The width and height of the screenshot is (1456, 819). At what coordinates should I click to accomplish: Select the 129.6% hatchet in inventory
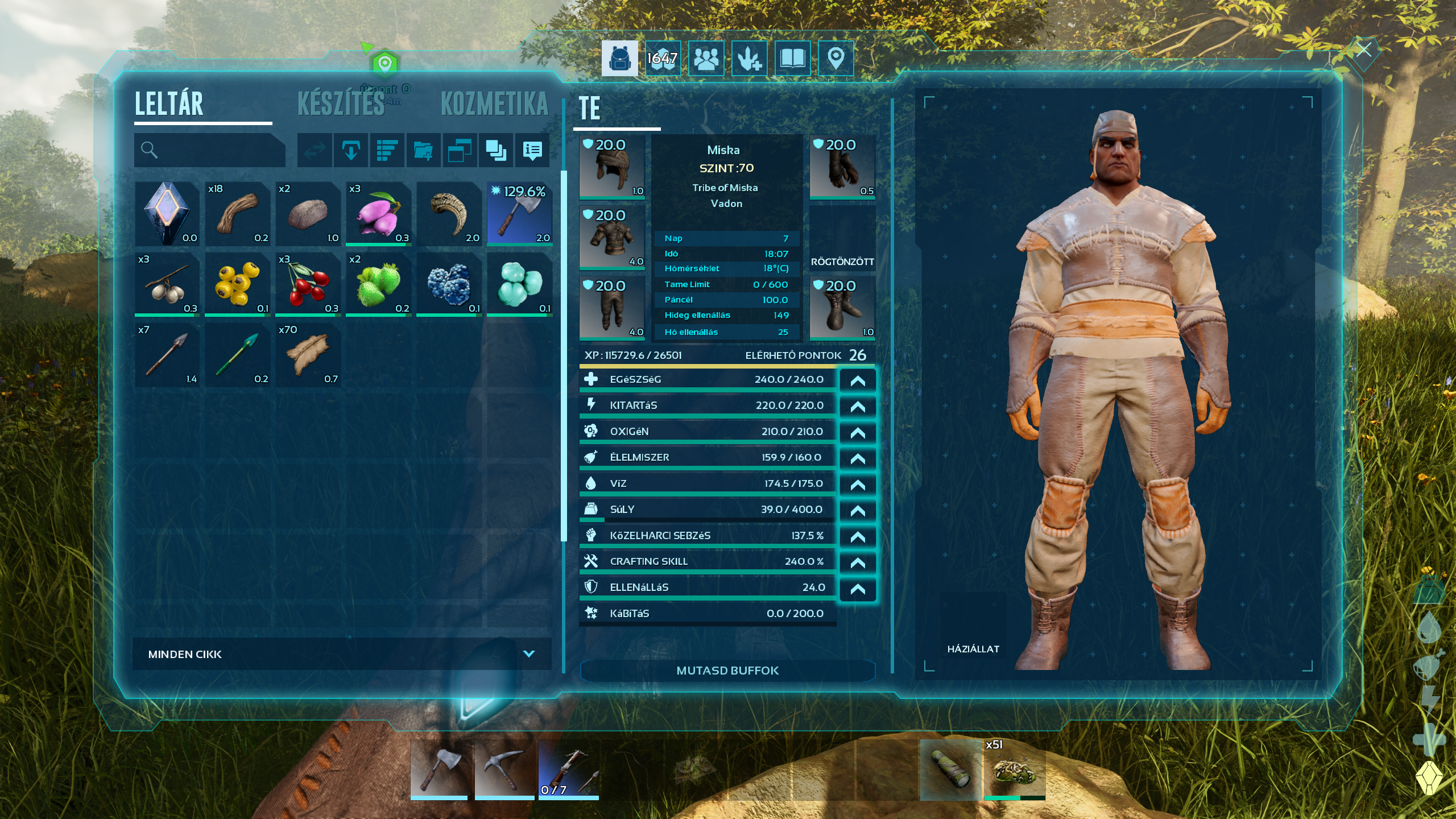(519, 214)
